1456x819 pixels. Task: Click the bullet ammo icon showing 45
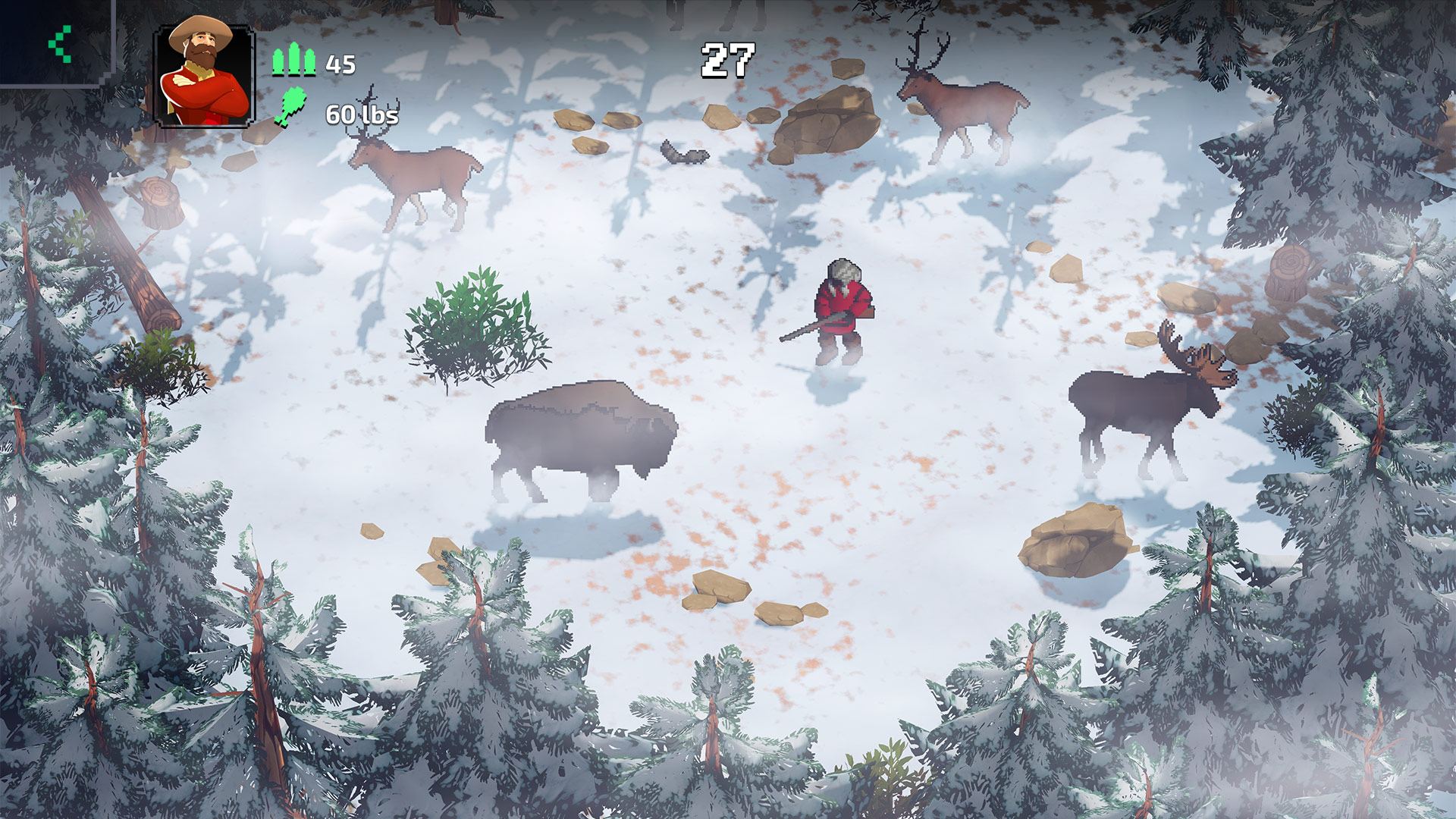294,61
